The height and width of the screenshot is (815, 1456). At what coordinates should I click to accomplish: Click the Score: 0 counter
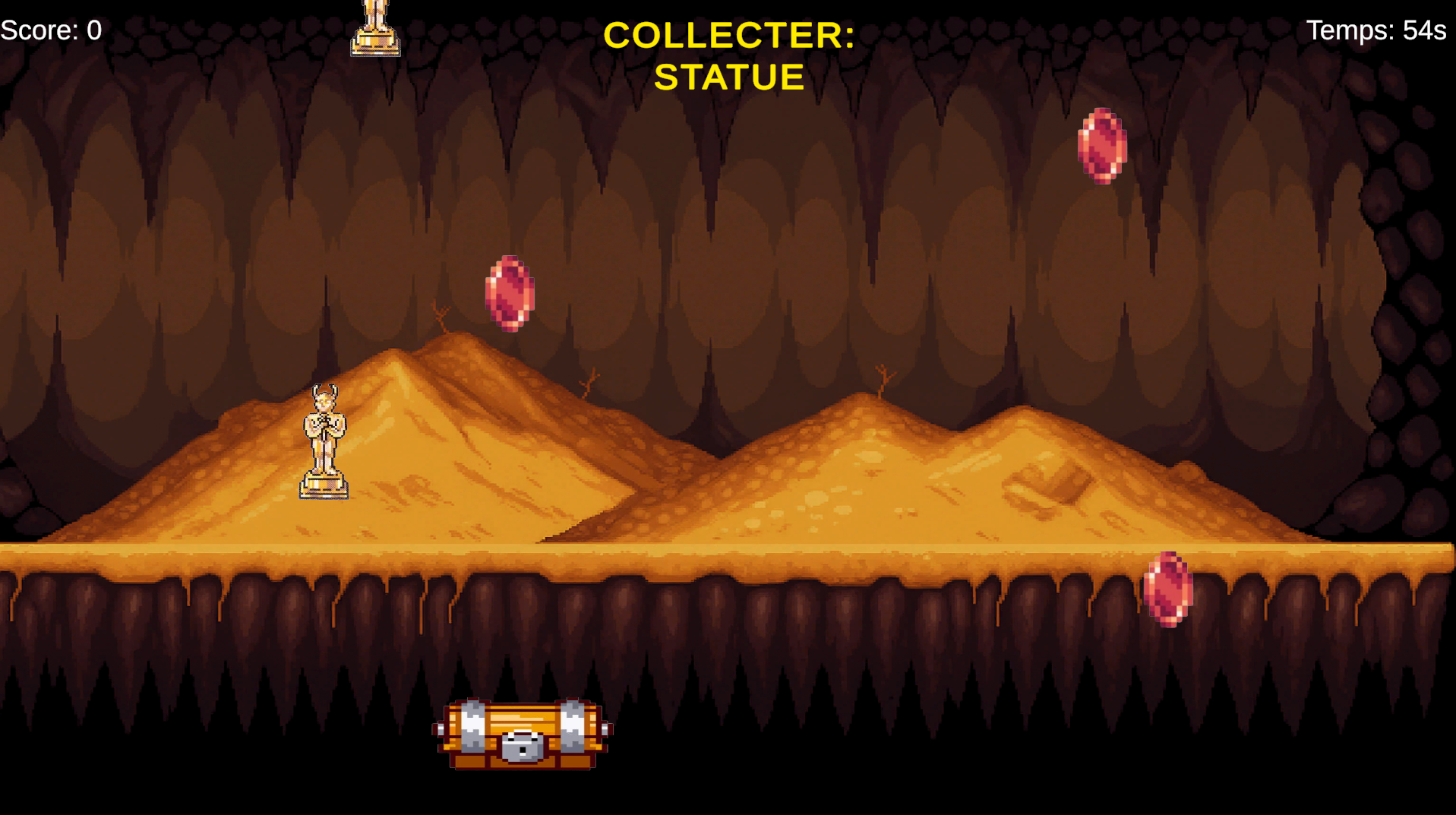point(49,30)
